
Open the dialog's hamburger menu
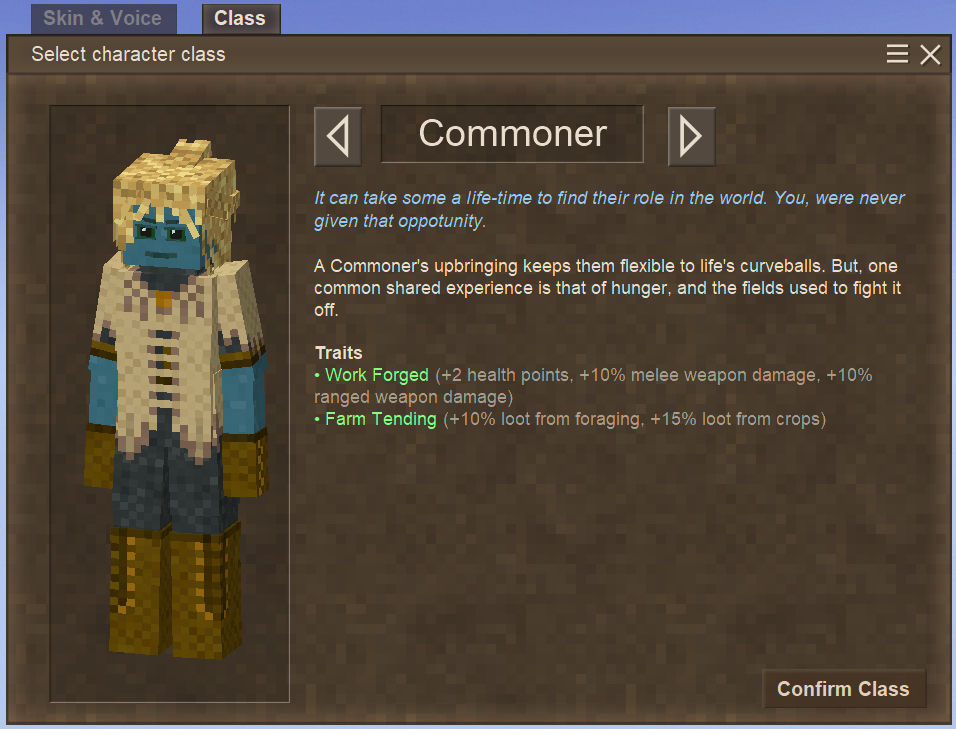coord(897,54)
